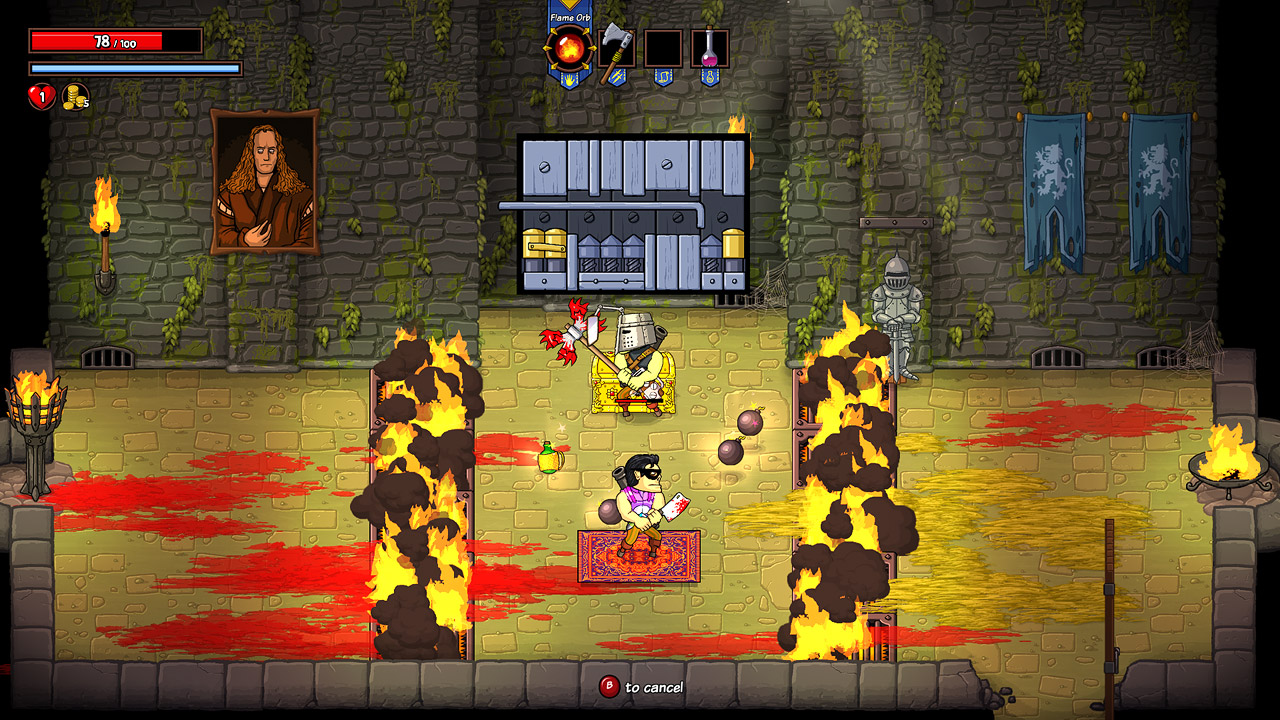The height and width of the screenshot is (720, 1280).
Task: Click the empty boots item slot
Action: click(663, 47)
